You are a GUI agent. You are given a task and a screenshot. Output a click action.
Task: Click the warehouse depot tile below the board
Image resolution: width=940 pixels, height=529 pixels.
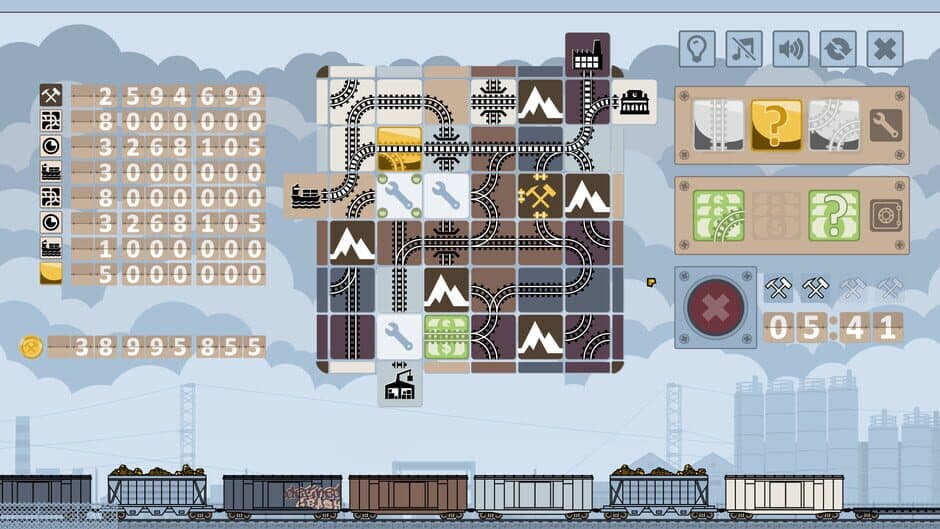click(x=400, y=384)
